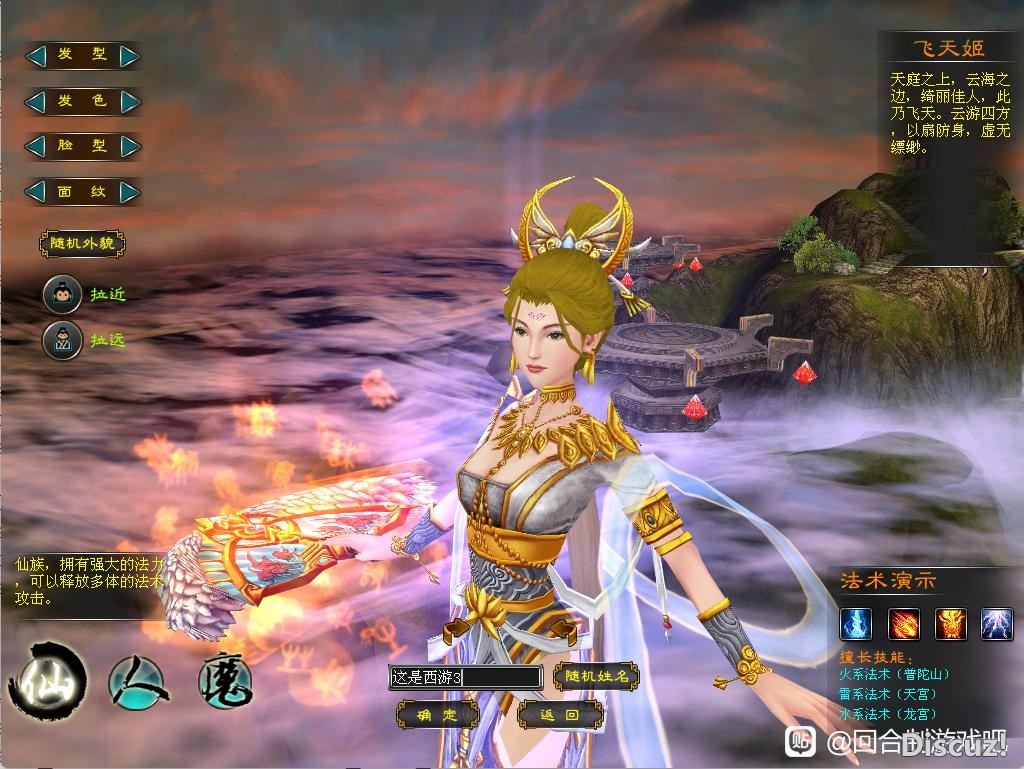This screenshot has width=1024, height=769.
Task: Choose the previous 面纹 face marking
Action: (x=36, y=191)
